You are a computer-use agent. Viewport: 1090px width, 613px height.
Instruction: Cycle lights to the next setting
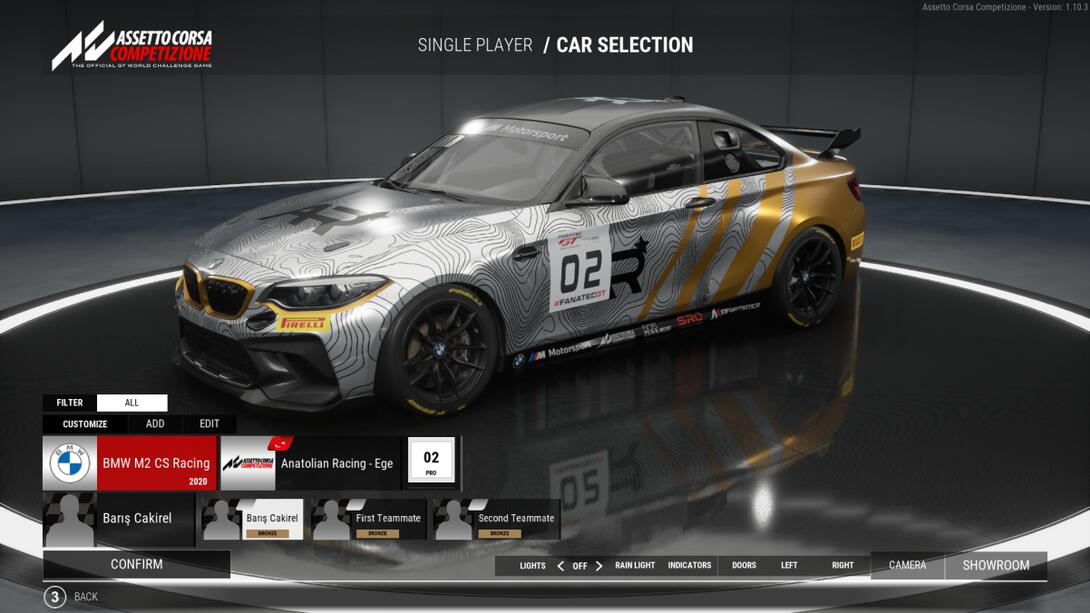coord(599,566)
